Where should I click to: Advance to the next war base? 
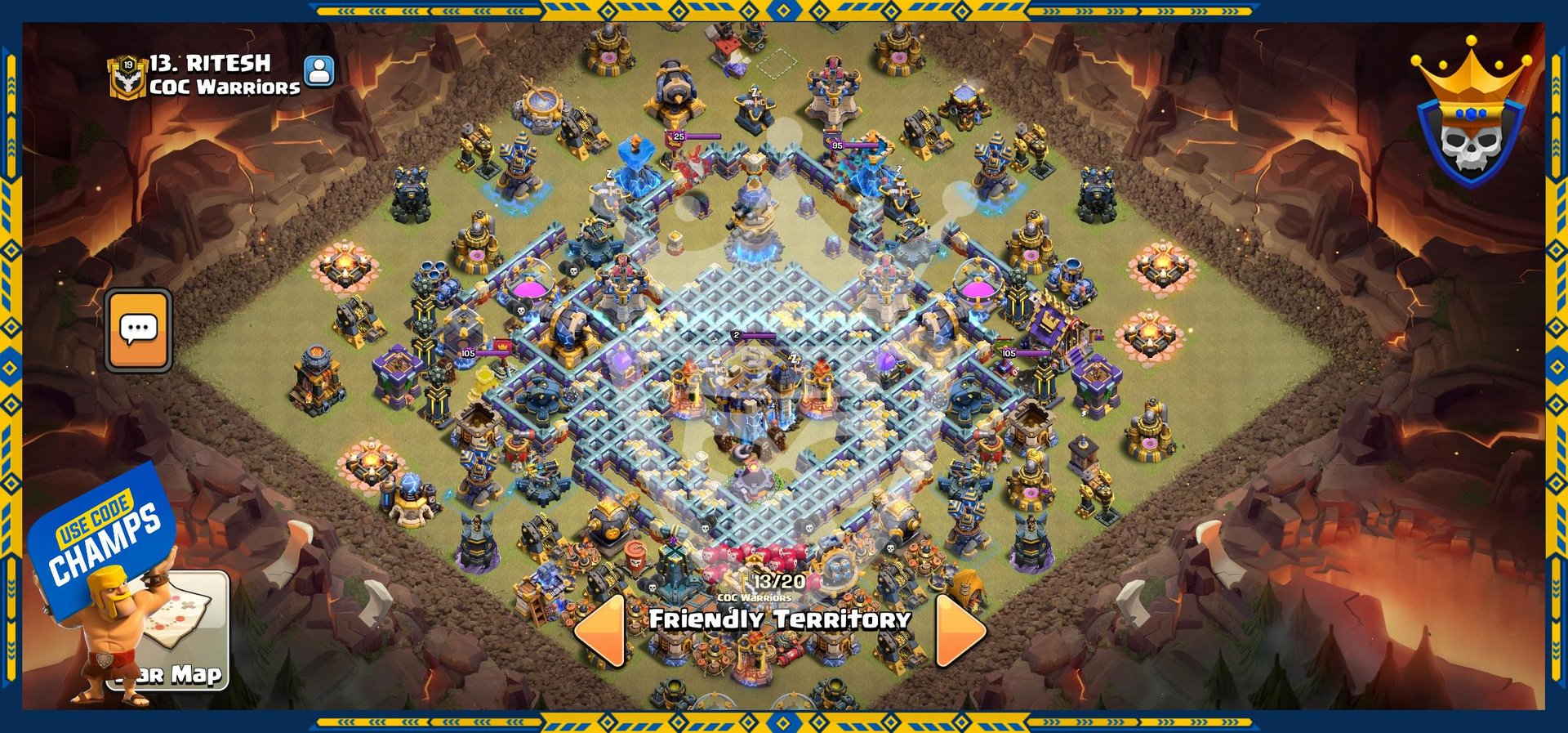[x=960, y=630]
